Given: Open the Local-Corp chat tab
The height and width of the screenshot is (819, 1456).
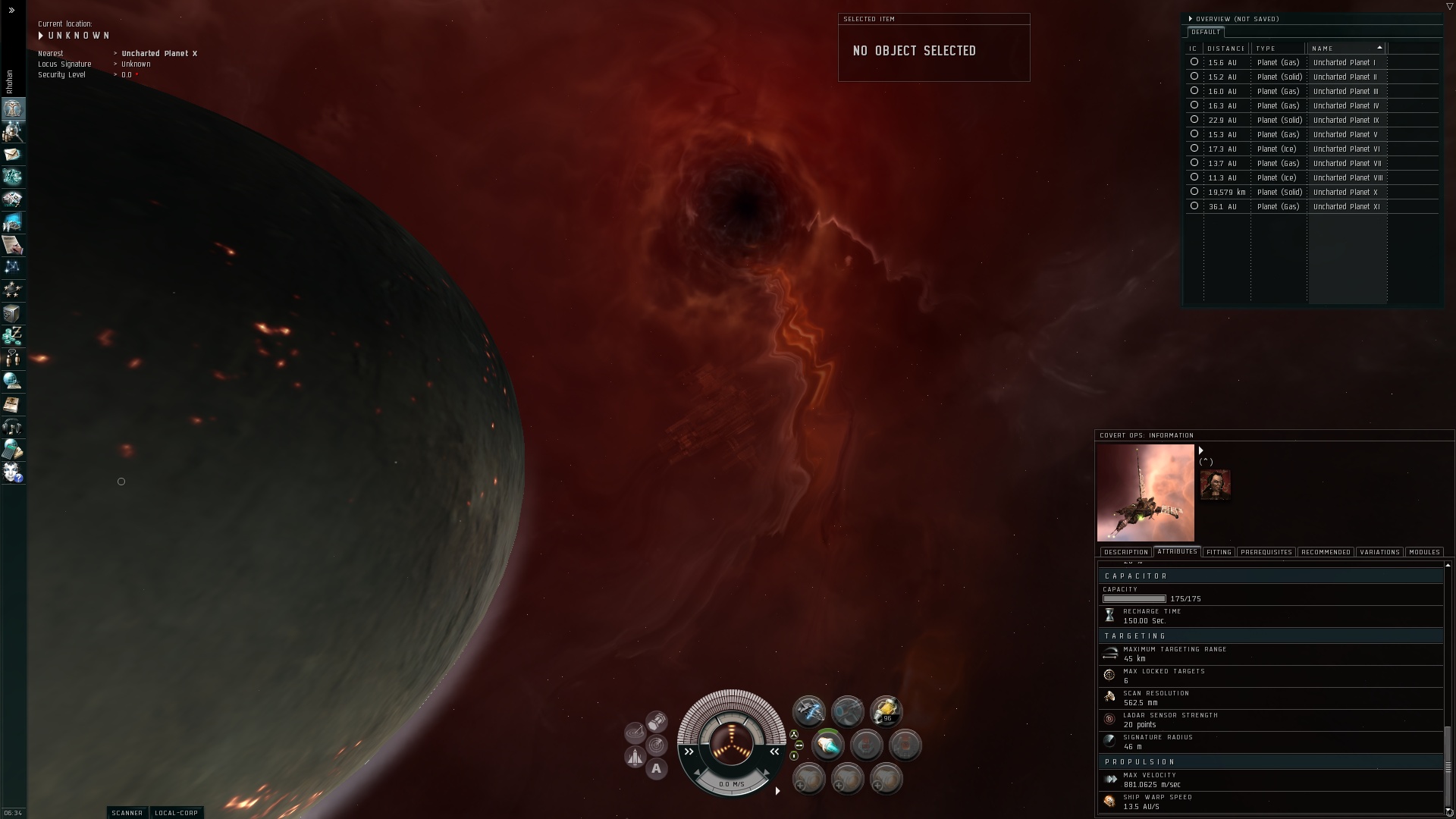Looking at the screenshot, I should [x=176, y=813].
